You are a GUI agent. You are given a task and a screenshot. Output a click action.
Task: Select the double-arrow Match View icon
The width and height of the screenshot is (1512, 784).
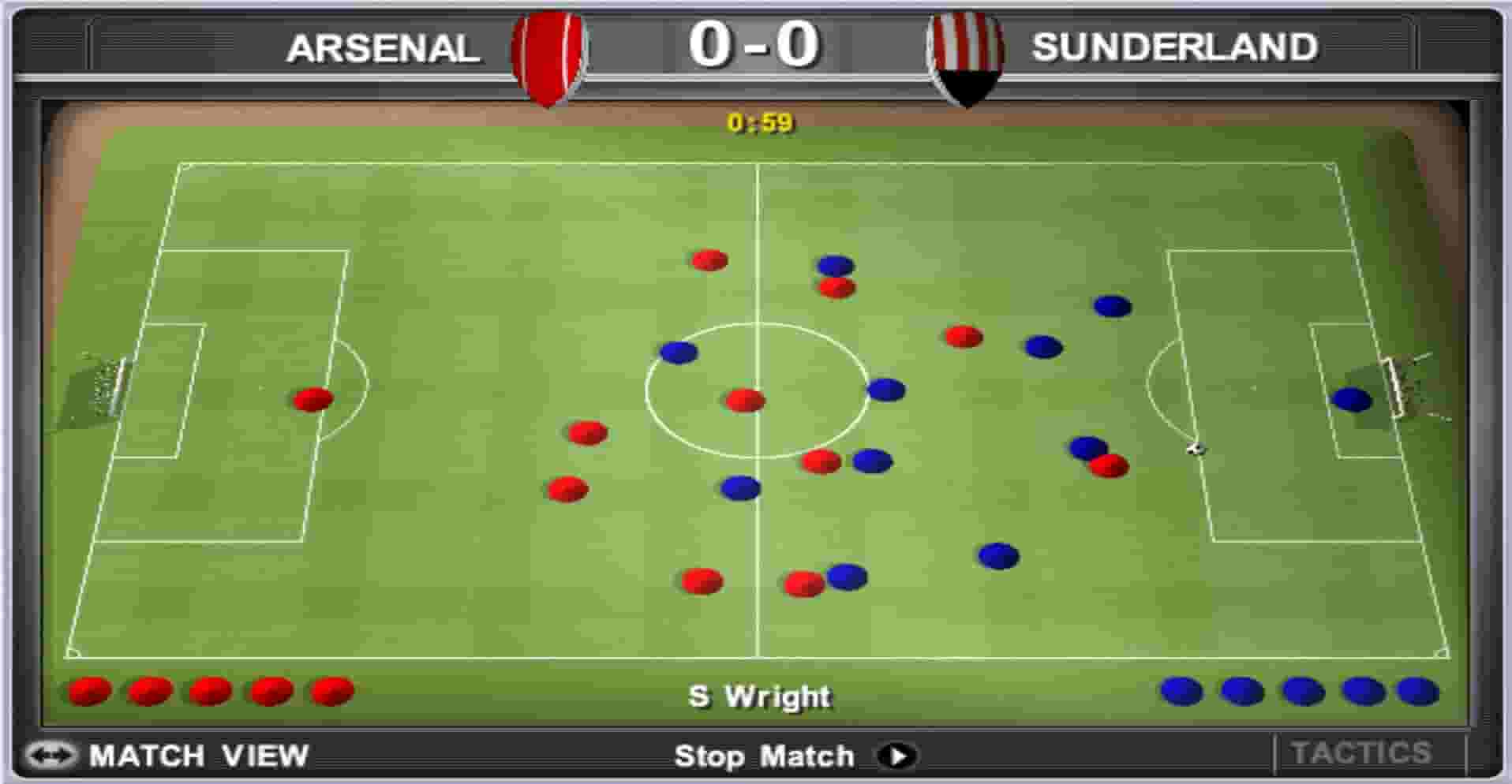50,756
